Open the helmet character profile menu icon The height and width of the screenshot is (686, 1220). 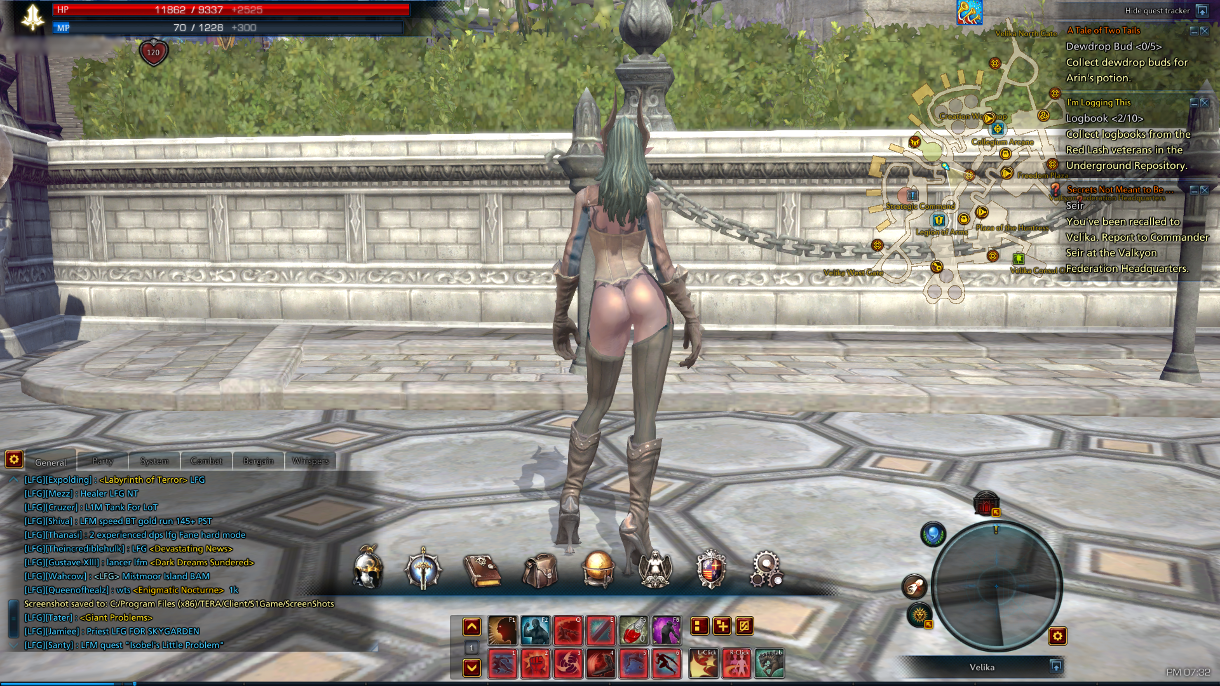[369, 569]
